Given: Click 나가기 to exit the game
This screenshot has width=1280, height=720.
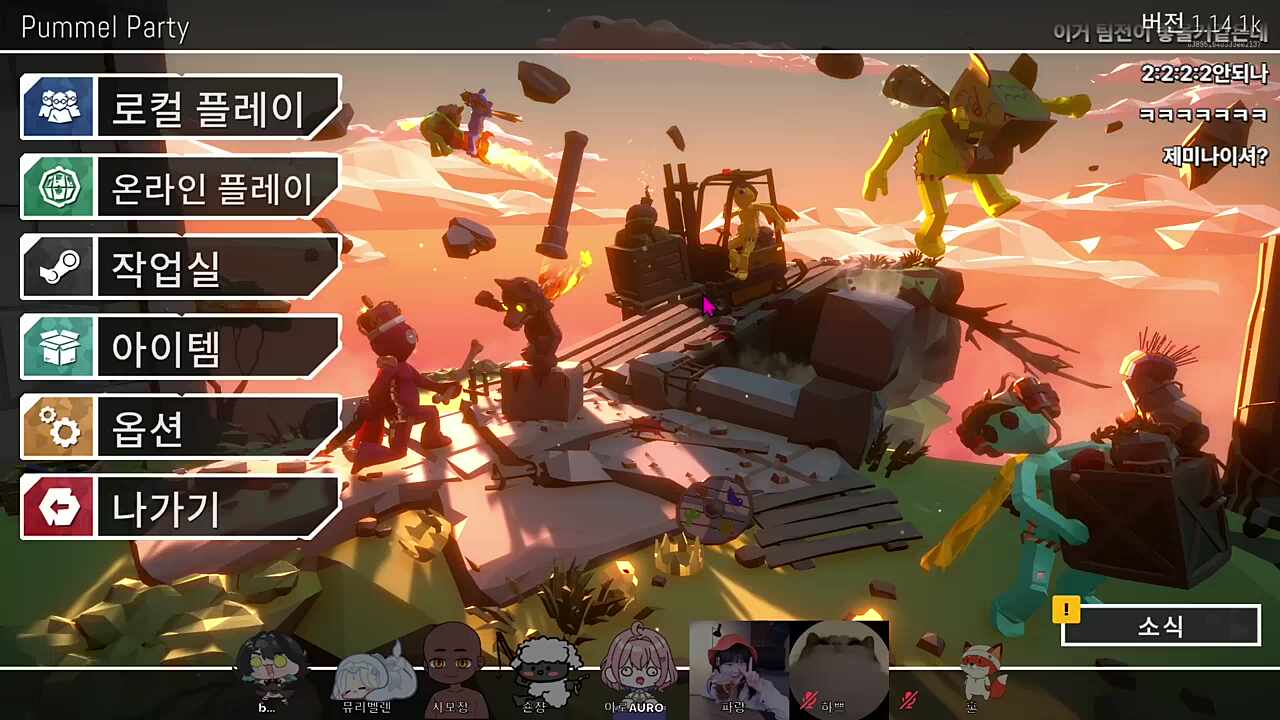Looking at the screenshot, I should click(x=180, y=507).
